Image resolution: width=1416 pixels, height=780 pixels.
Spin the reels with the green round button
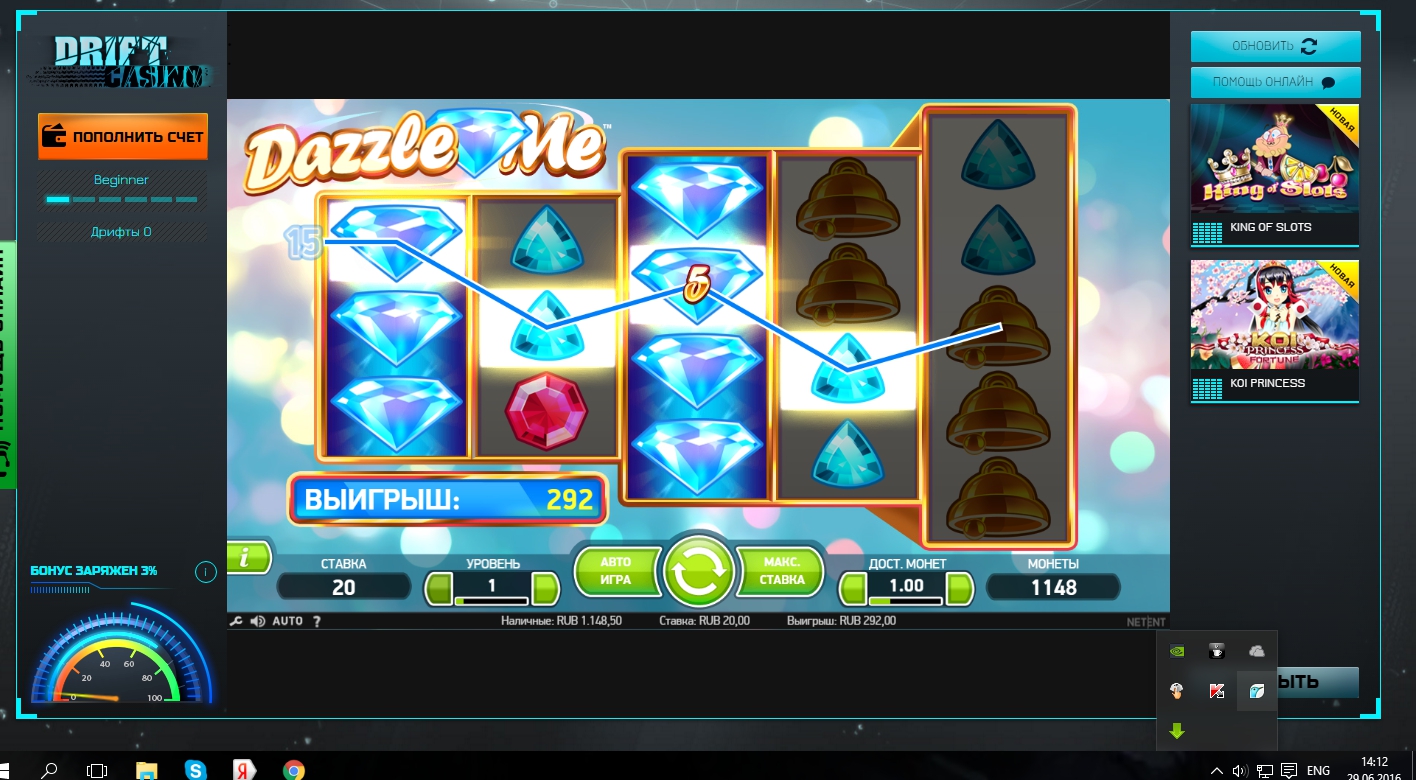pos(698,572)
